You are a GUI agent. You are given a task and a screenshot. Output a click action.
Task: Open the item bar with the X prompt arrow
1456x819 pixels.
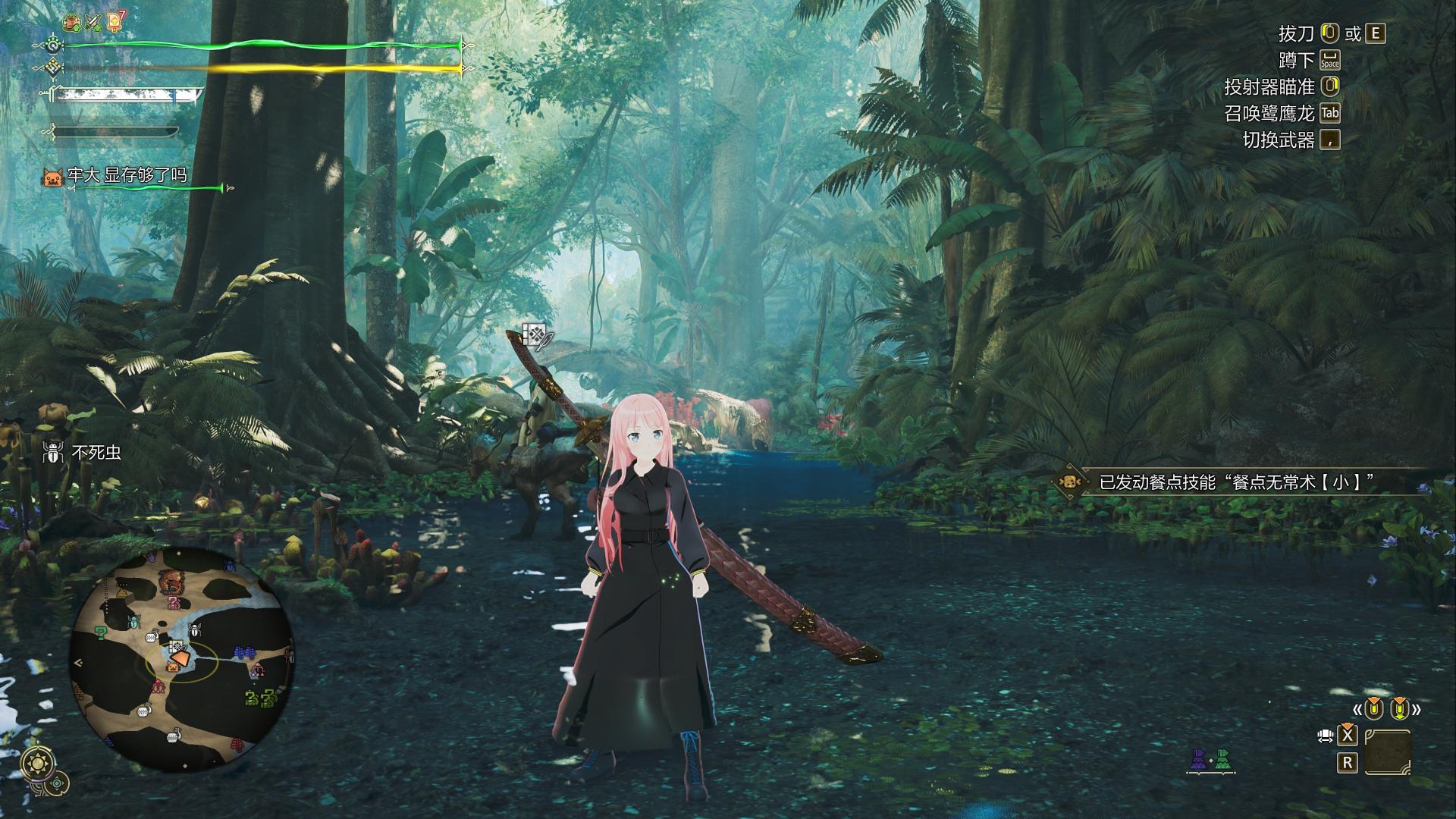(1348, 737)
